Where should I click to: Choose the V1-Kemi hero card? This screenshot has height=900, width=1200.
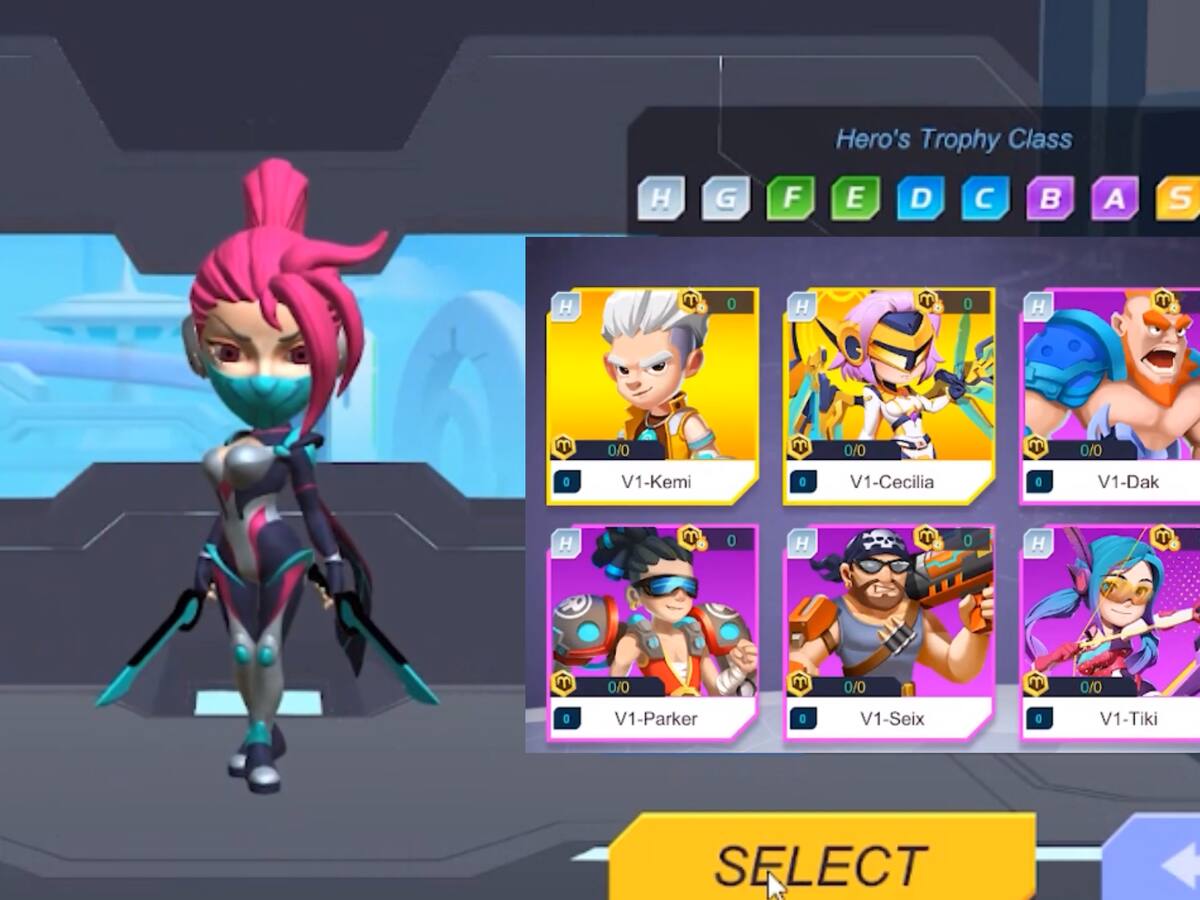pos(653,395)
